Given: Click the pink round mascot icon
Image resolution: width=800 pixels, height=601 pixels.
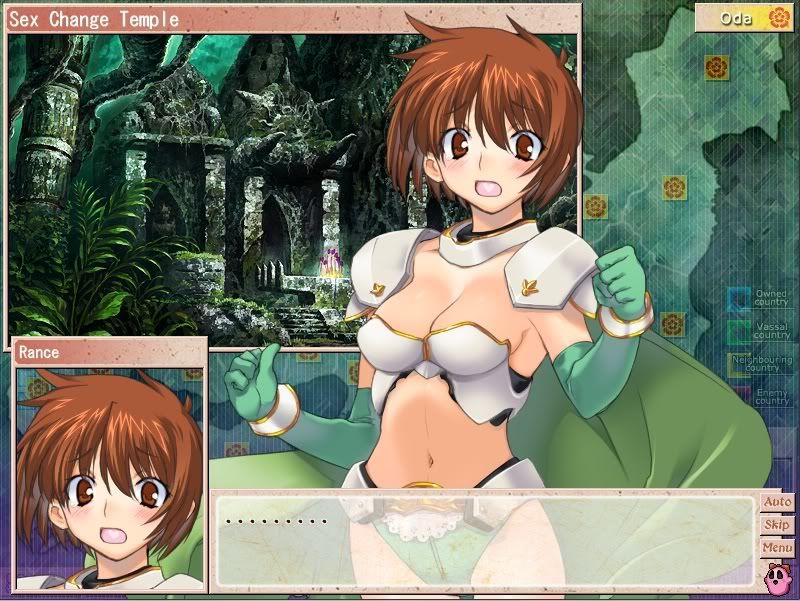Looking at the screenshot, I should tap(777, 577).
